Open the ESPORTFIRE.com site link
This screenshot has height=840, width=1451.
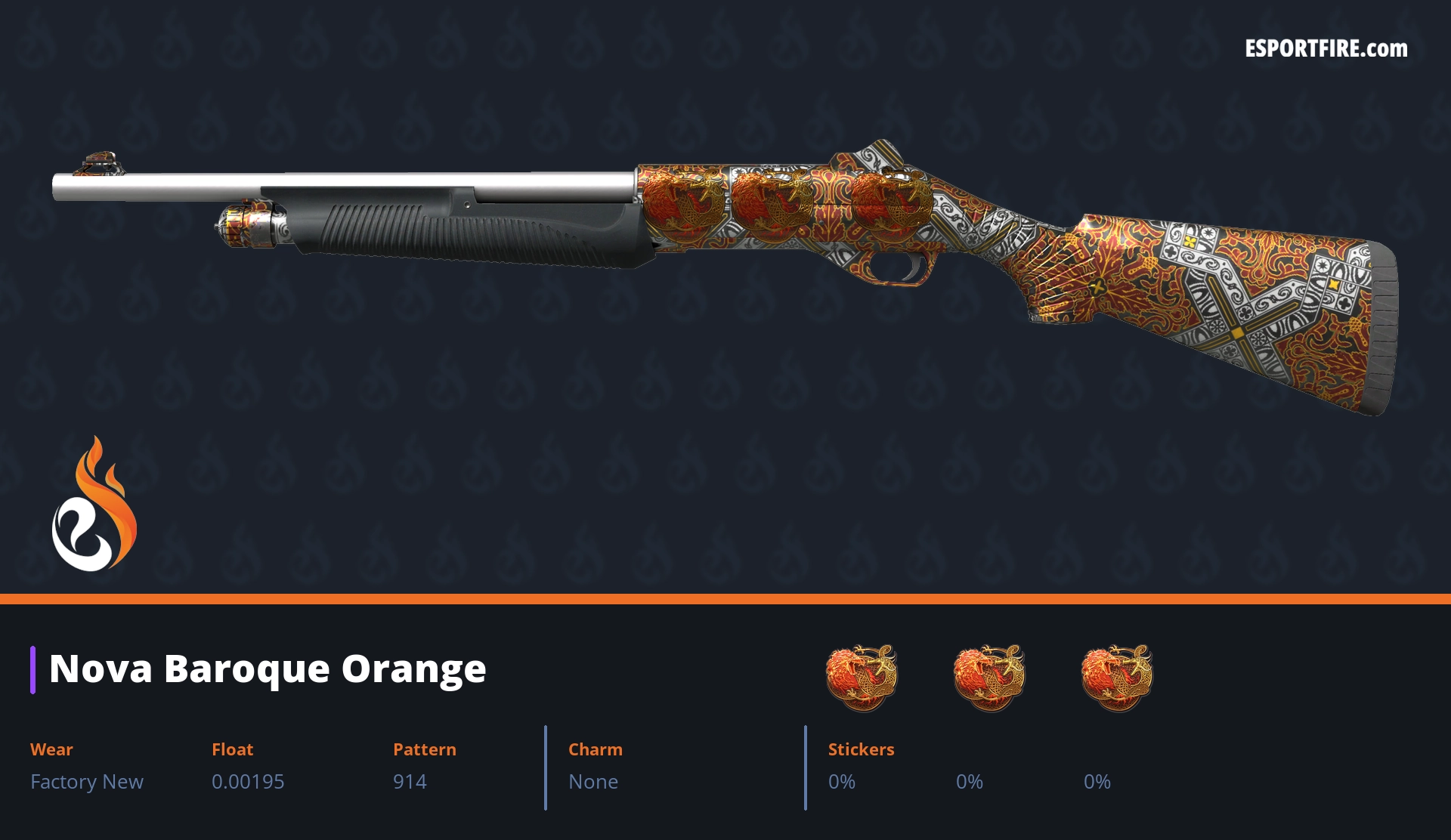pyautogui.click(x=1326, y=49)
